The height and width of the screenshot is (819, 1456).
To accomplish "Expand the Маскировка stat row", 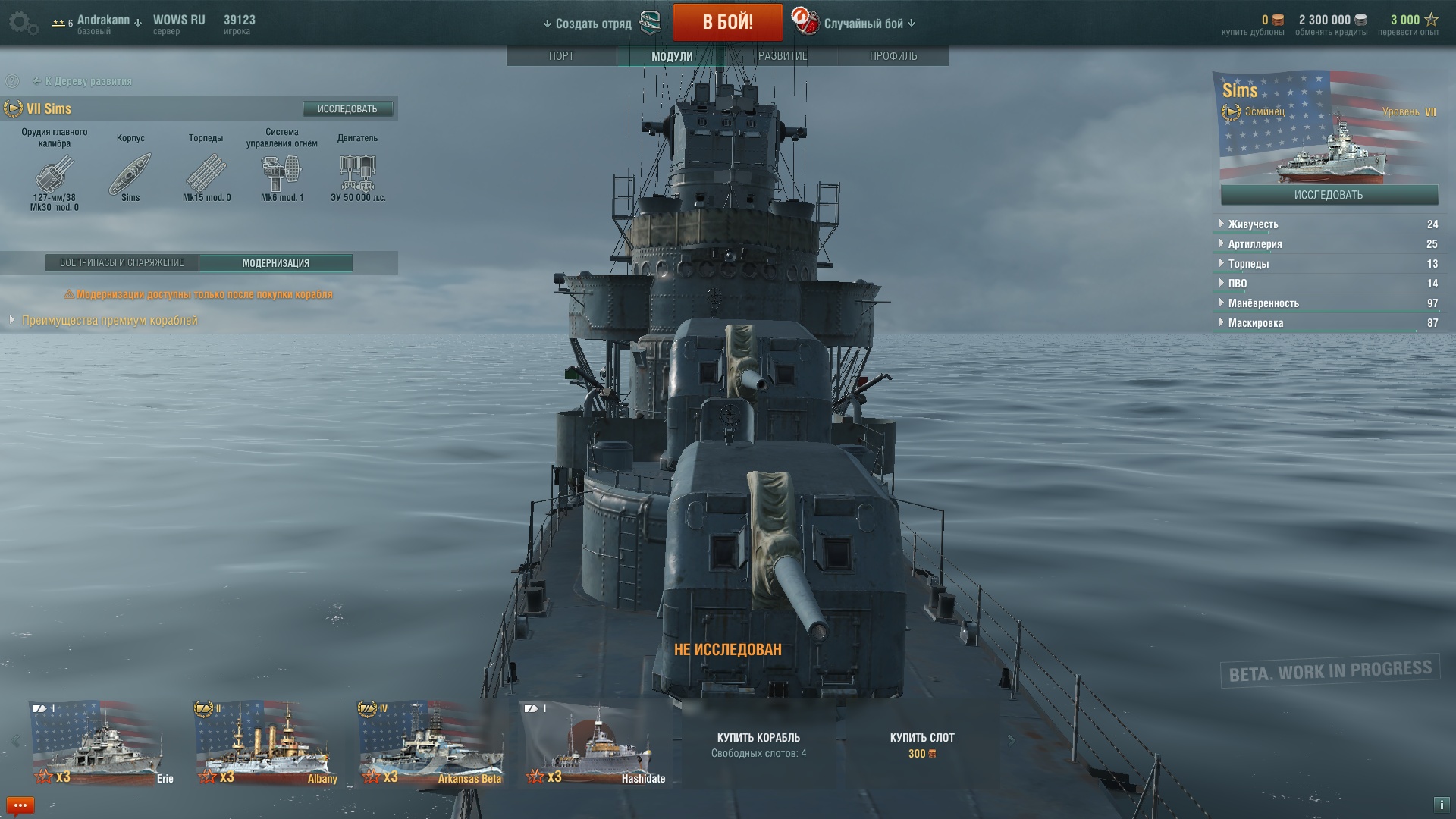I will click(1256, 323).
